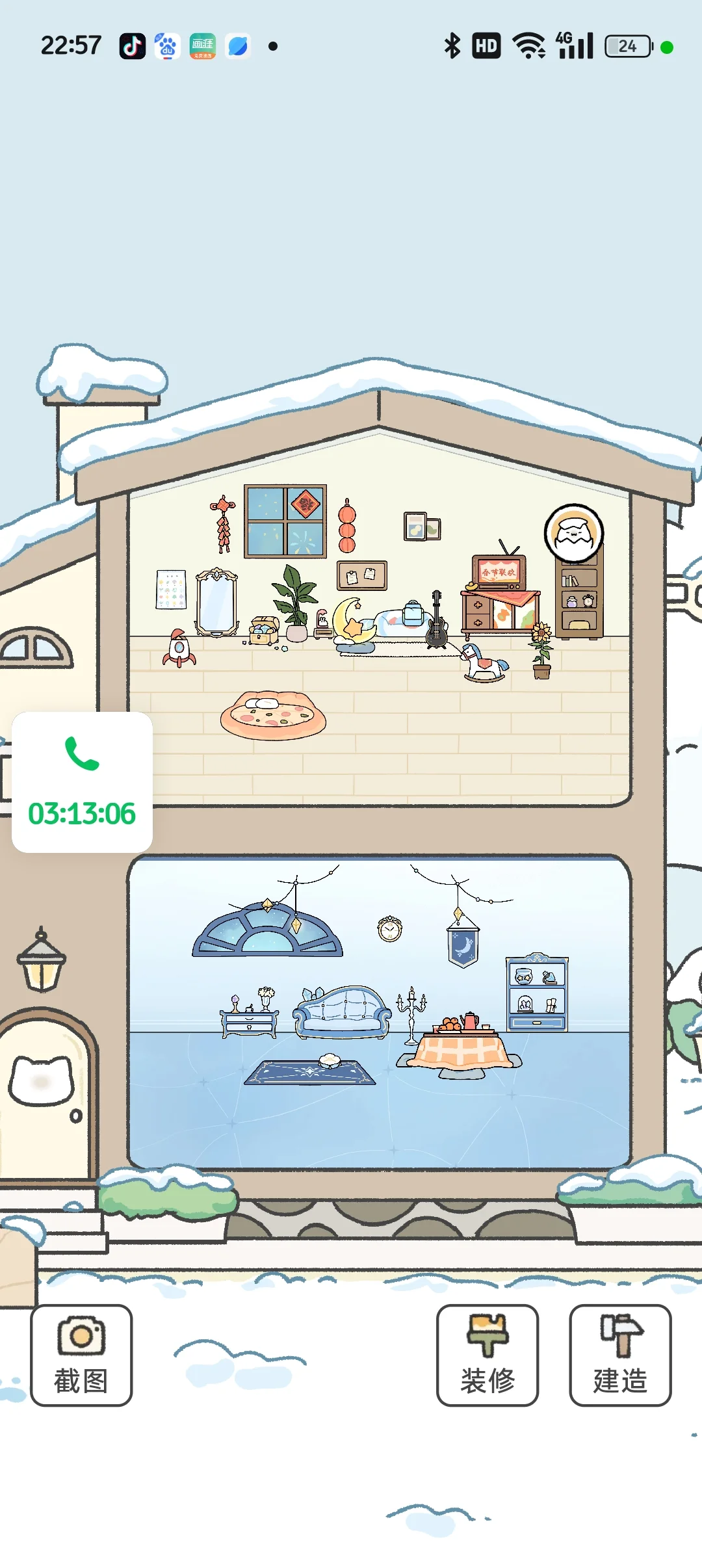Open the 建造 build menu
This screenshot has width=702, height=1568.
point(620,1355)
